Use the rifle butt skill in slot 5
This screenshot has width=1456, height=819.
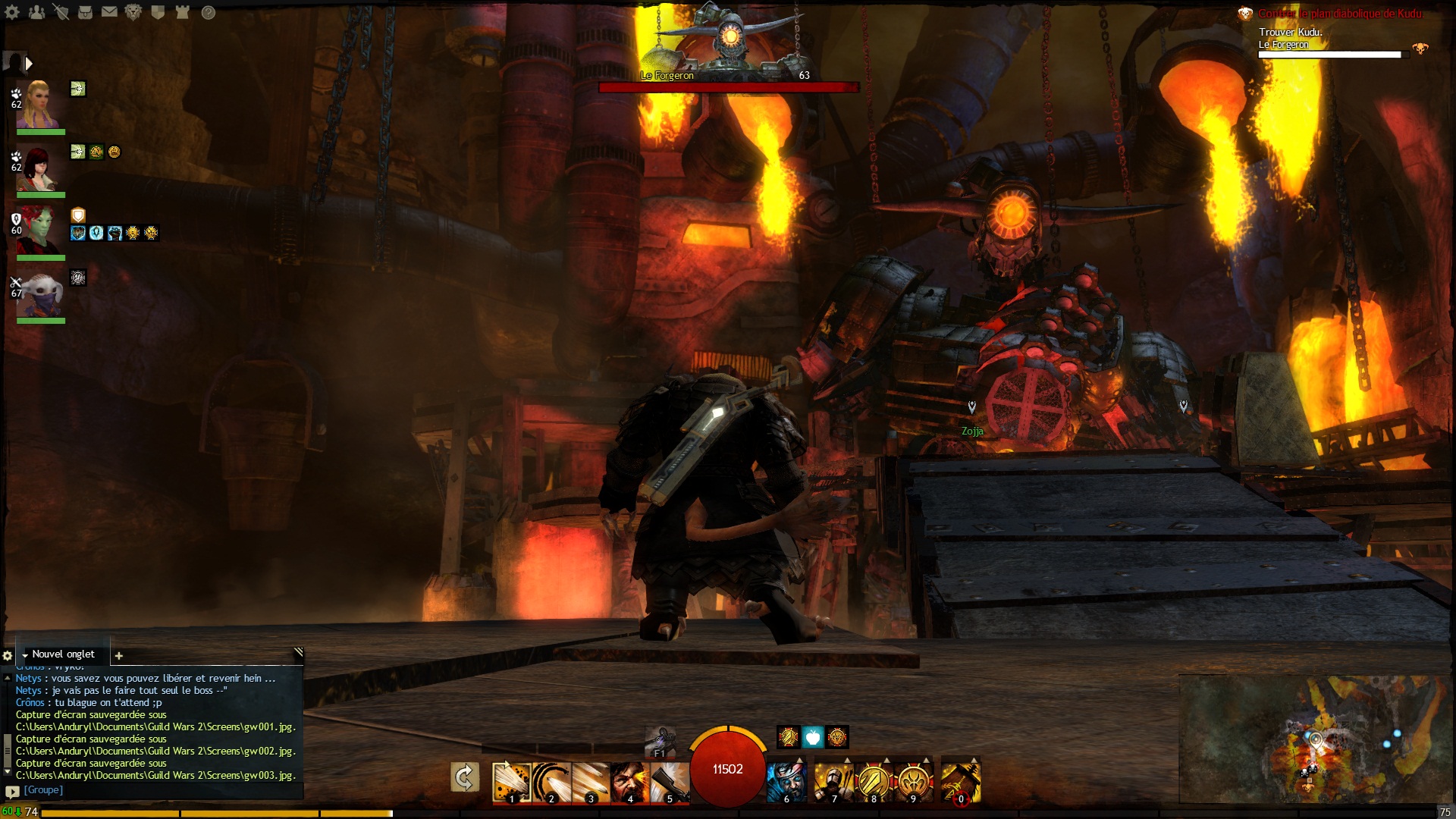tap(669, 782)
